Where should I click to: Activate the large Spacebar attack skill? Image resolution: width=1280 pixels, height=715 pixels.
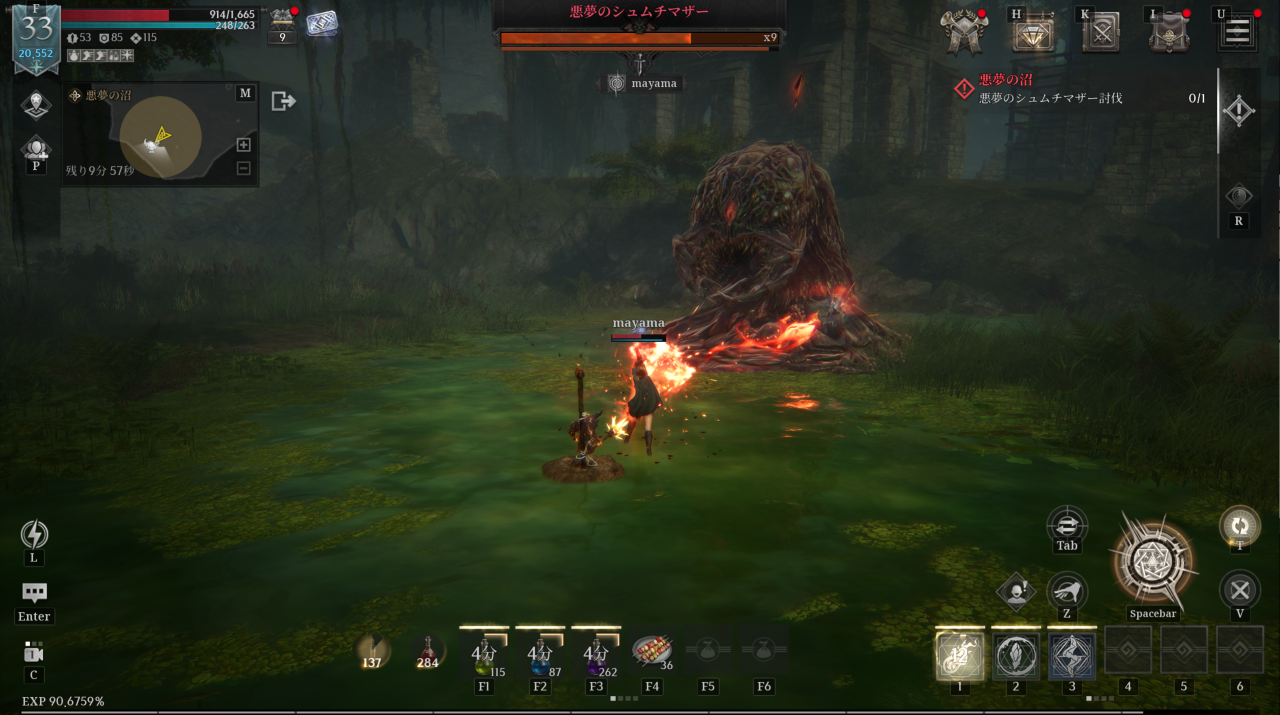click(1152, 562)
